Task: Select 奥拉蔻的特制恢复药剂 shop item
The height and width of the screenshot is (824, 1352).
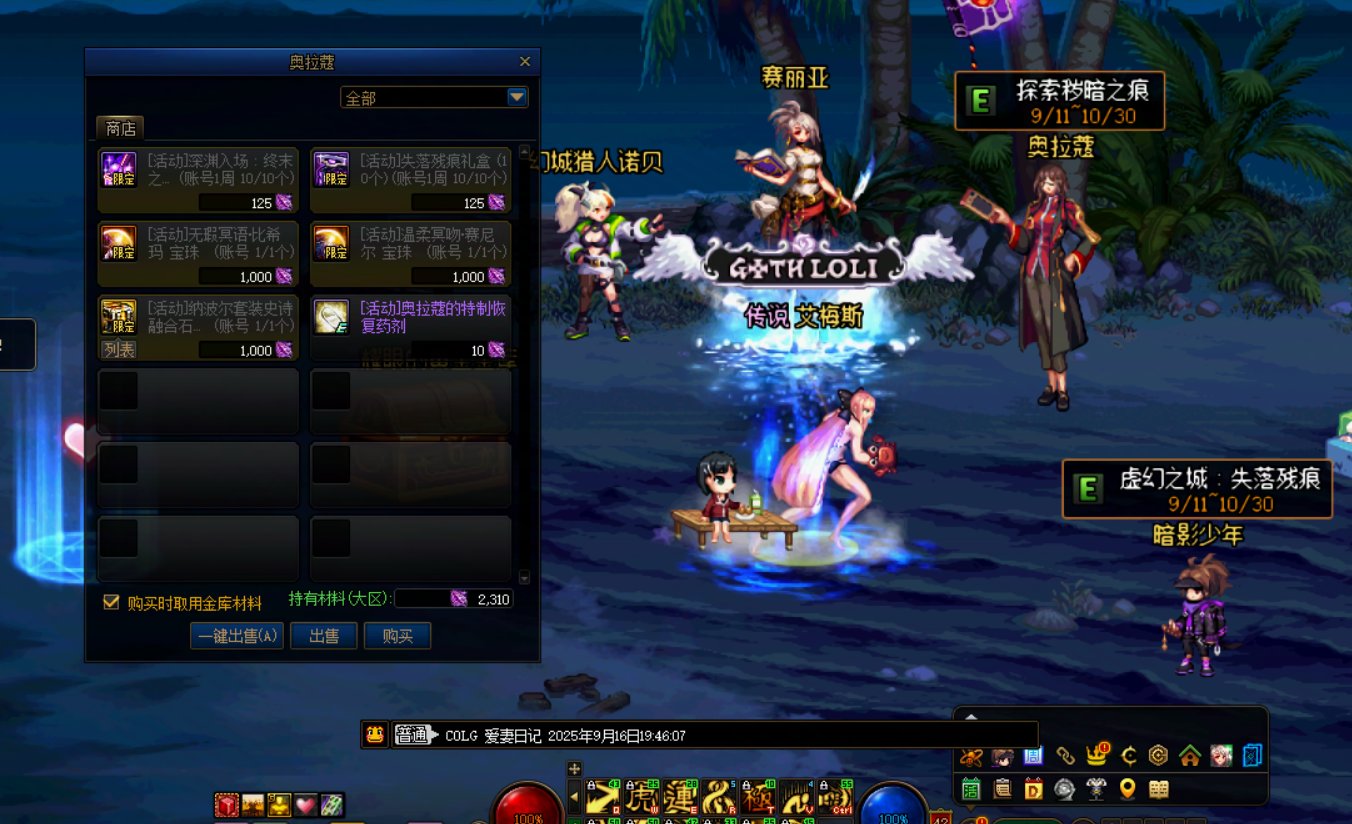Action: (x=410, y=328)
